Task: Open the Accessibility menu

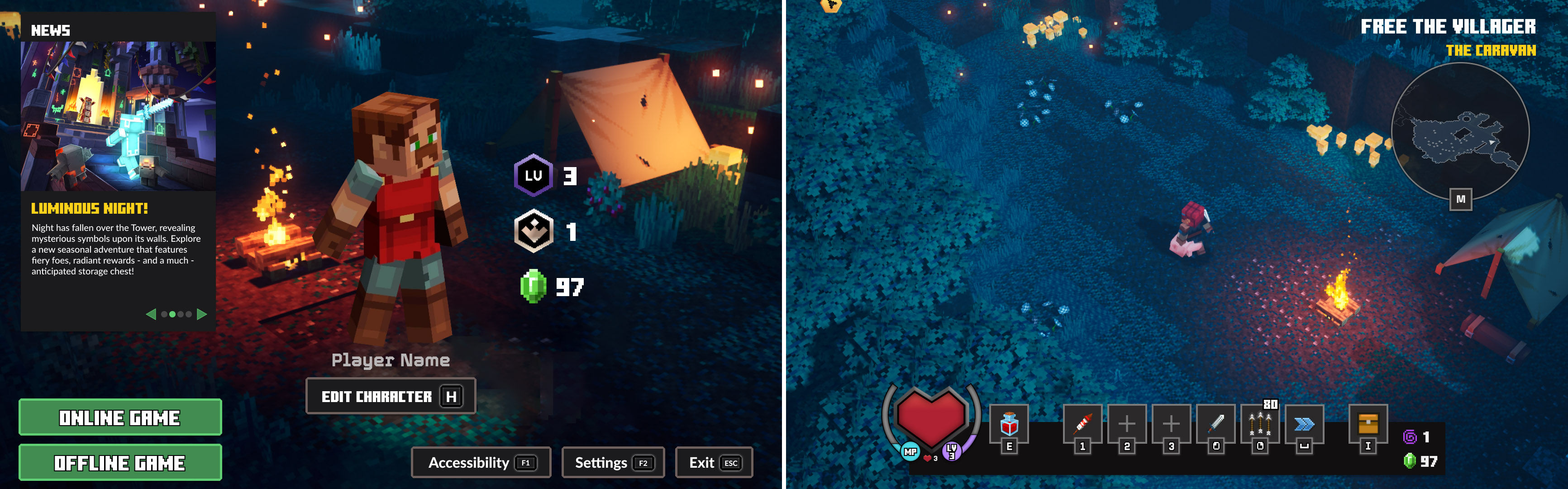Action: pos(481,463)
